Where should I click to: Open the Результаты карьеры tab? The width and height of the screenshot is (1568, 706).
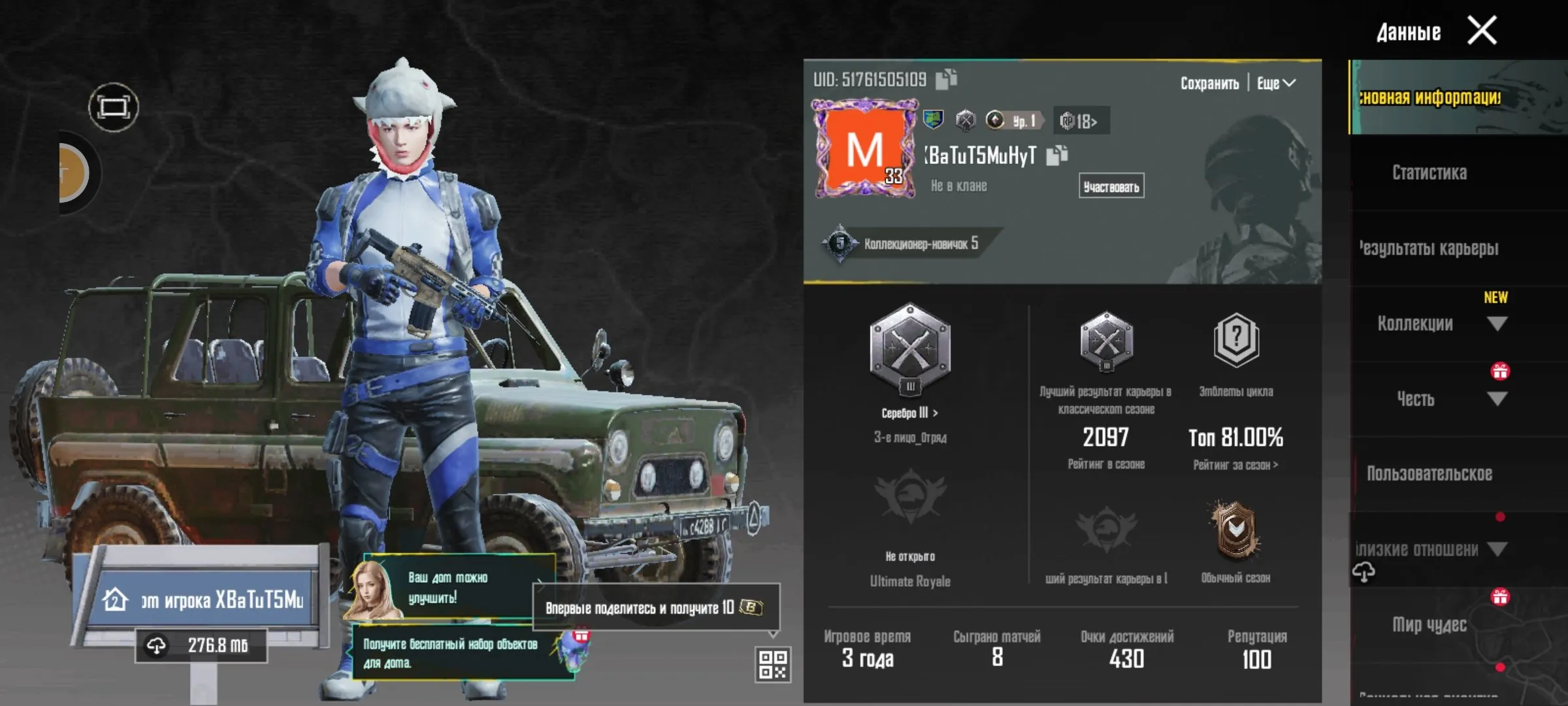[x=1429, y=248]
